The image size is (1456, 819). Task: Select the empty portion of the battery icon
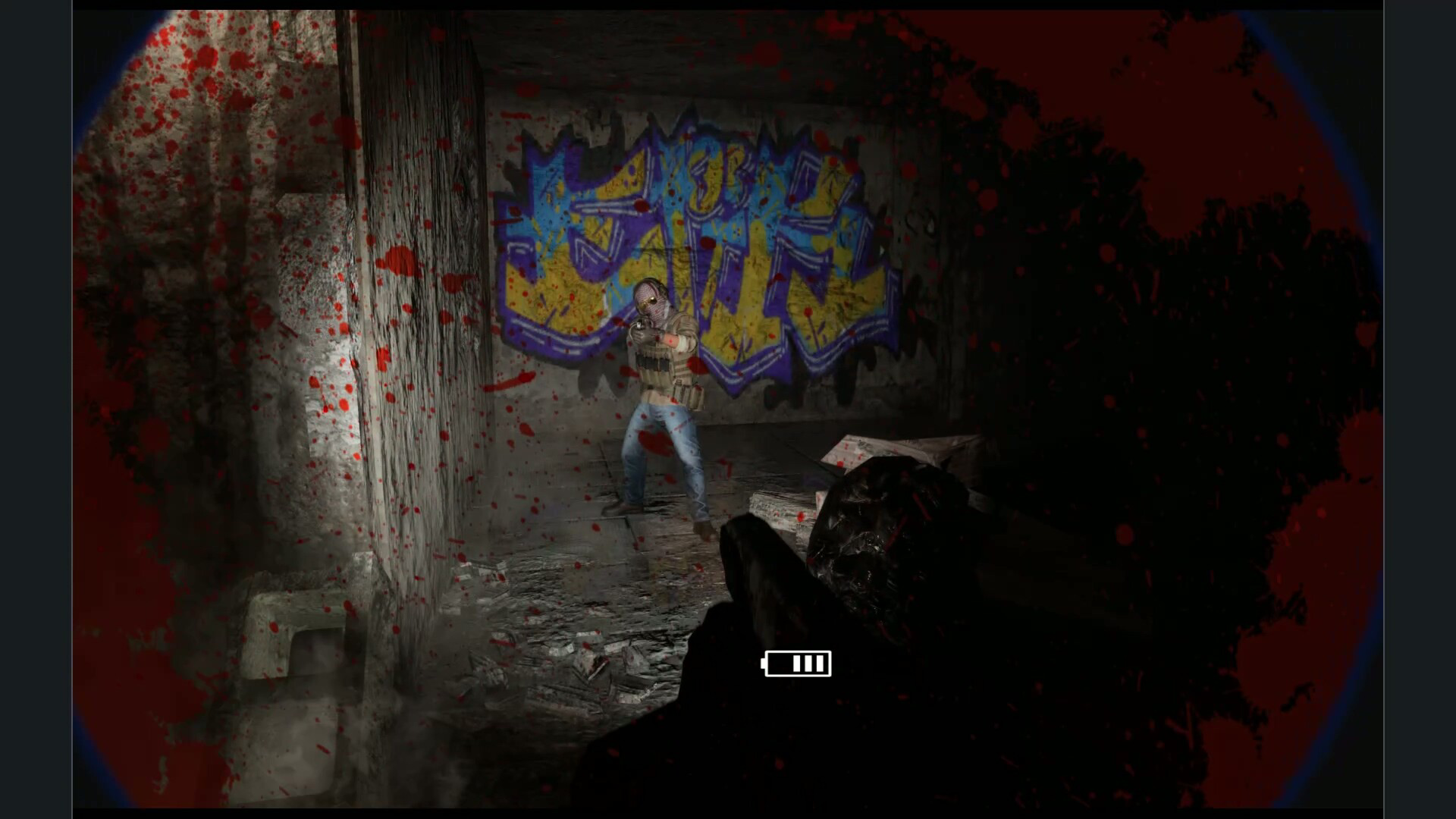tap(780, 663)
